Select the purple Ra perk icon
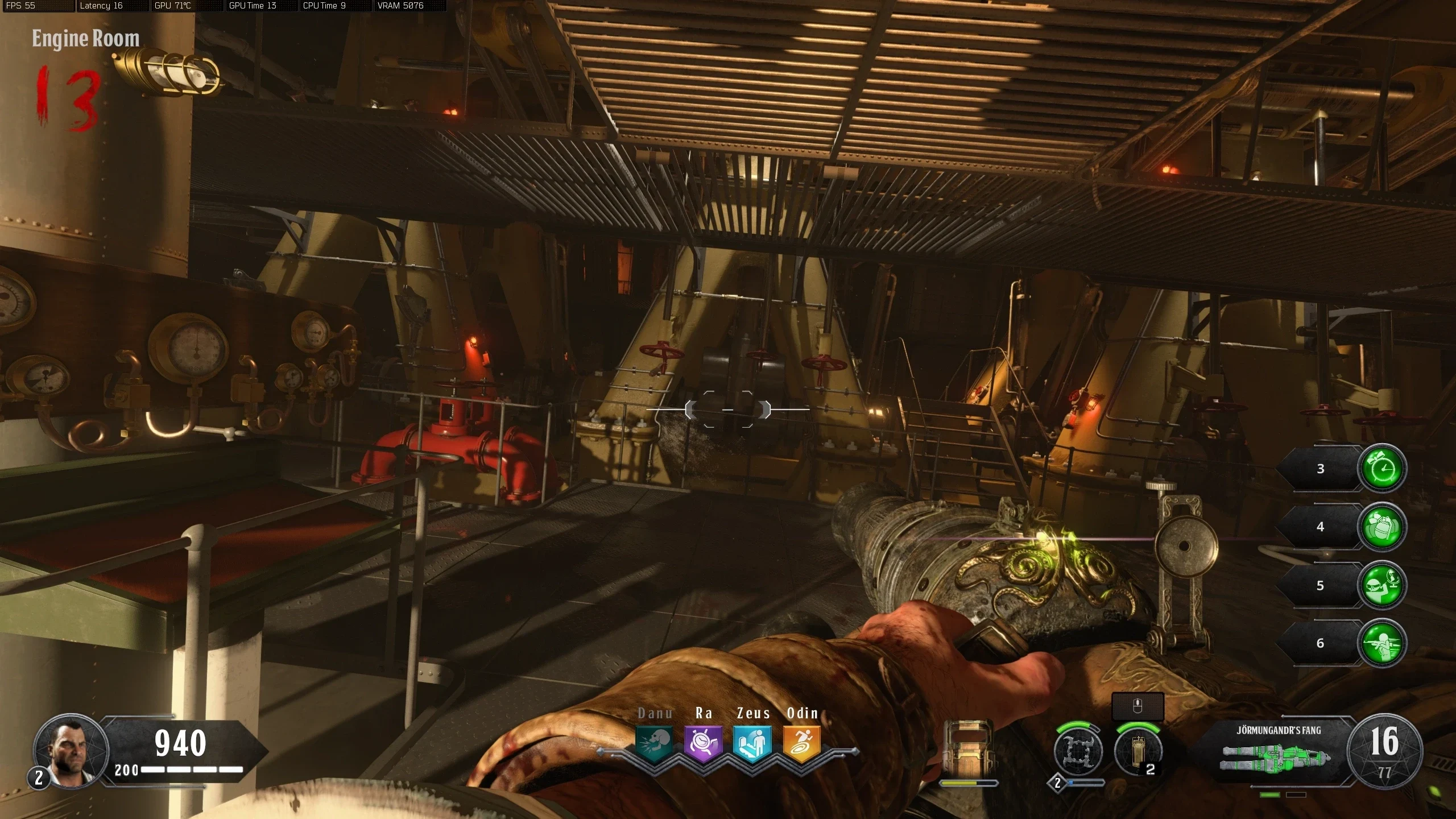Screen dimensions: 1456x819 [703, 743]
